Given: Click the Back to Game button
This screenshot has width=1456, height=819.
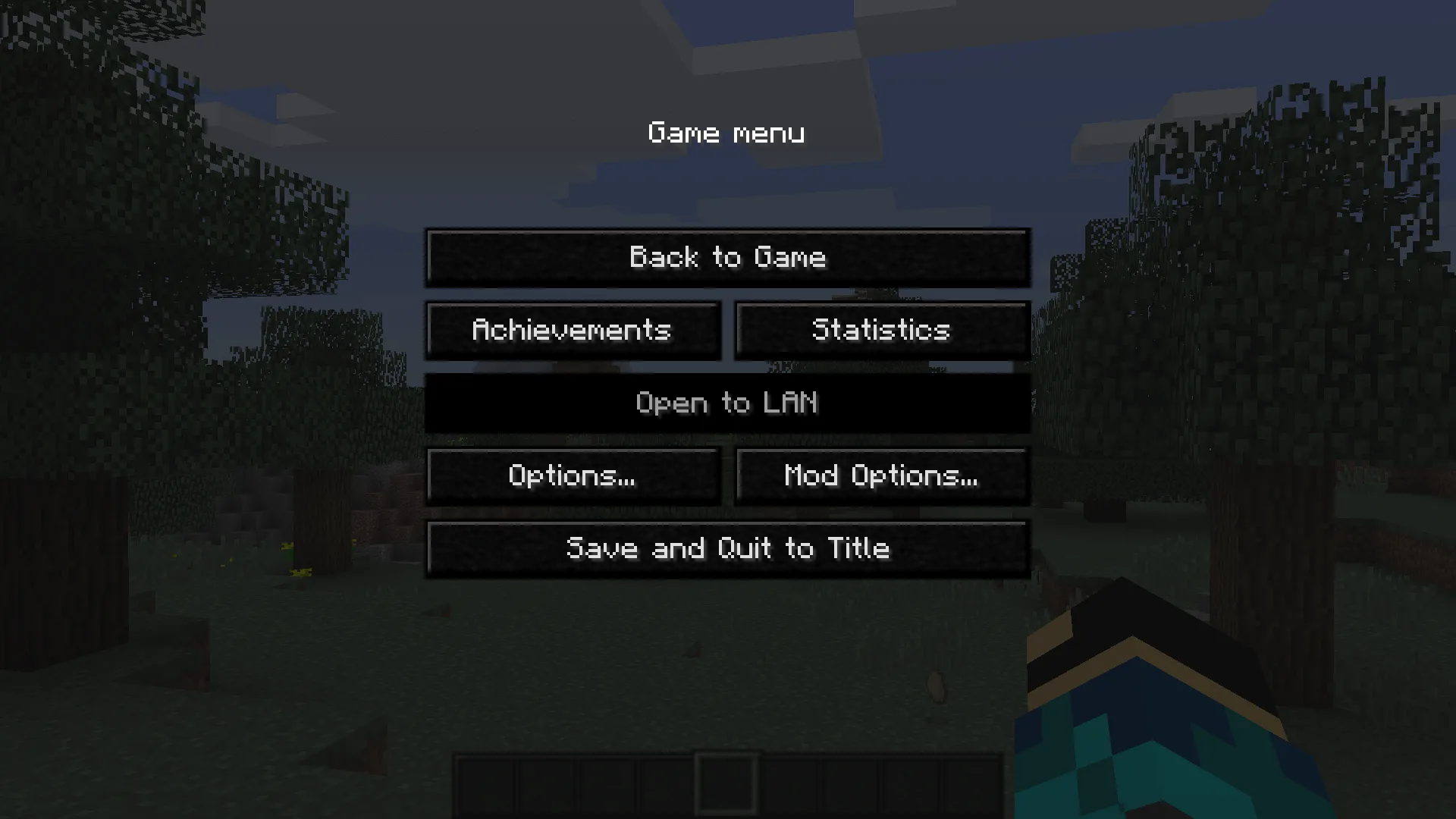Looking at the screenshot, I should pos(728,257).
